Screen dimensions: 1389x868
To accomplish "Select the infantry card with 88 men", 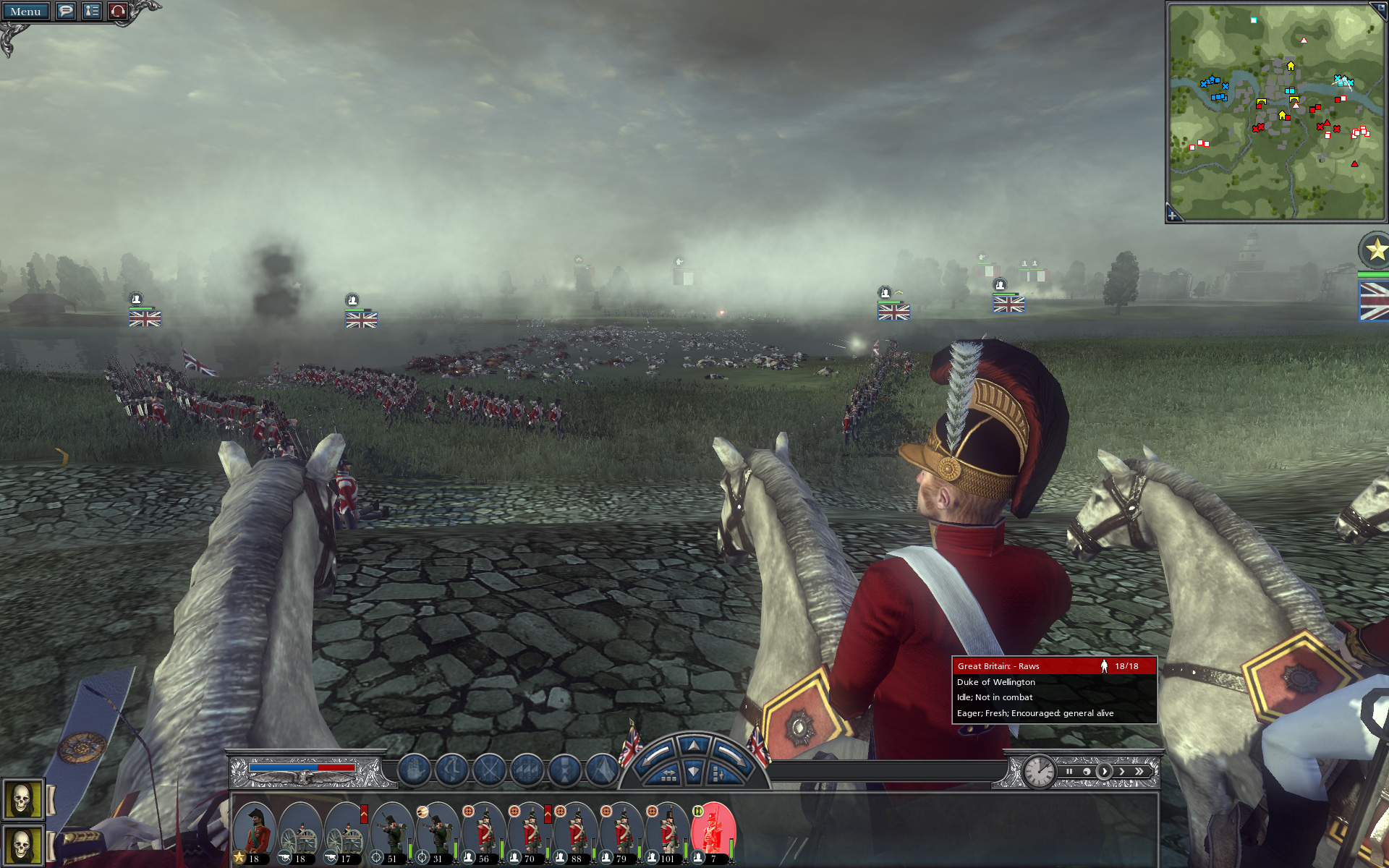I will (576, 833).
